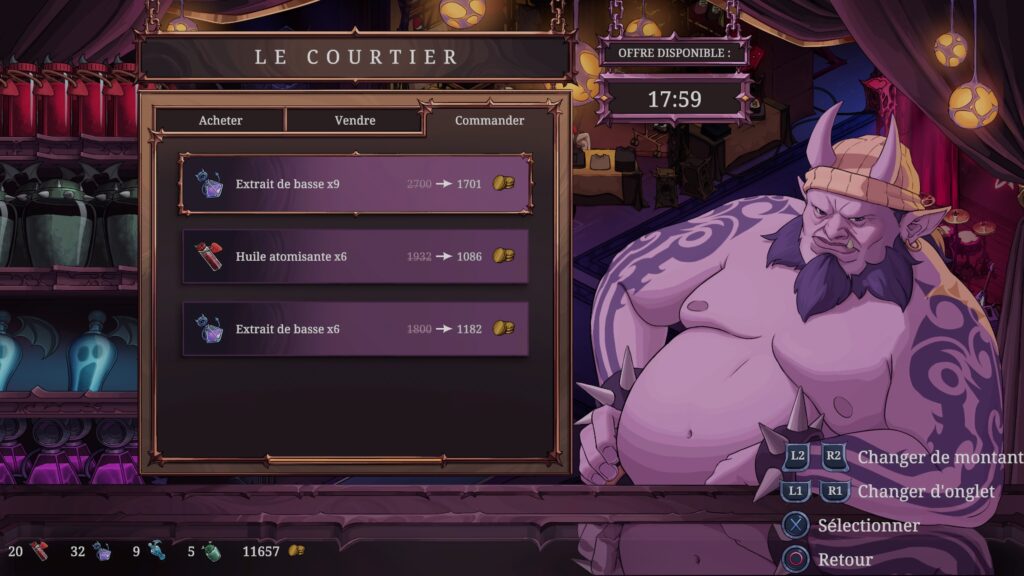Select the Huile atomisante x6 offer
Viewport: 1024px width, 576px height.
[355, 256]
